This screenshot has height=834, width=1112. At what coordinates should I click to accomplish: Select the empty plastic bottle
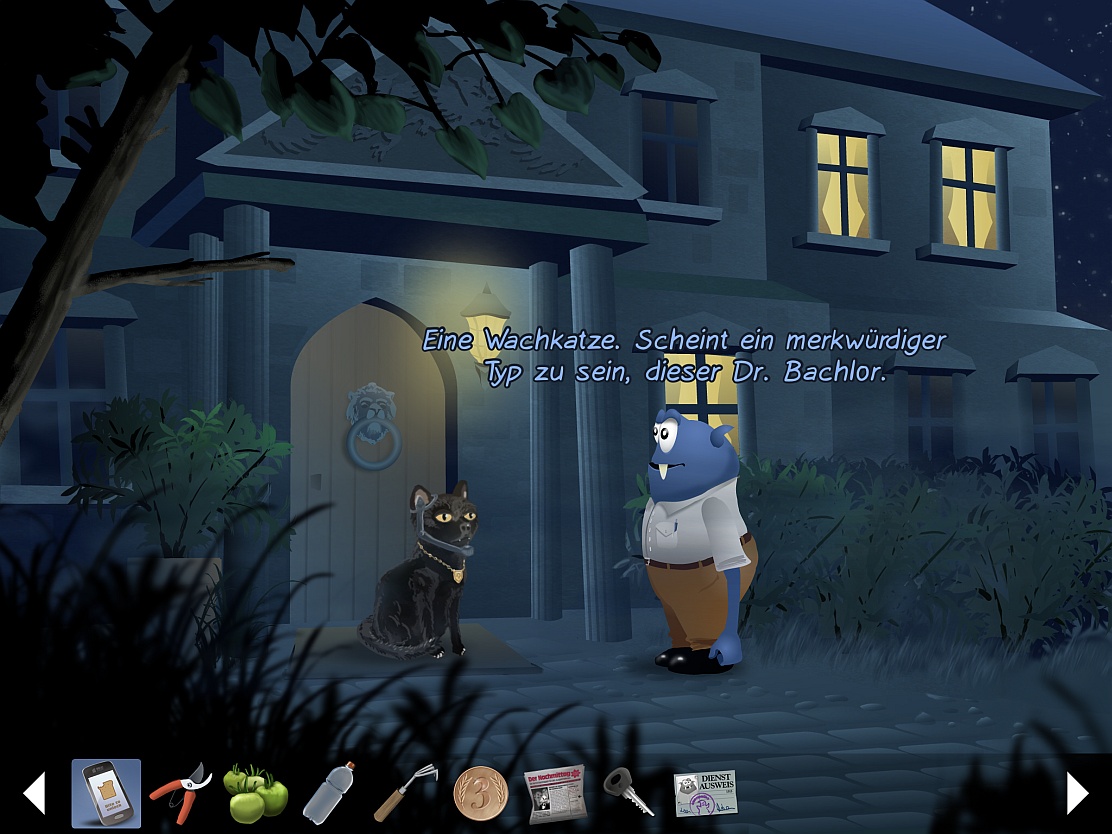pyautogui.click(x=329, y=794)
